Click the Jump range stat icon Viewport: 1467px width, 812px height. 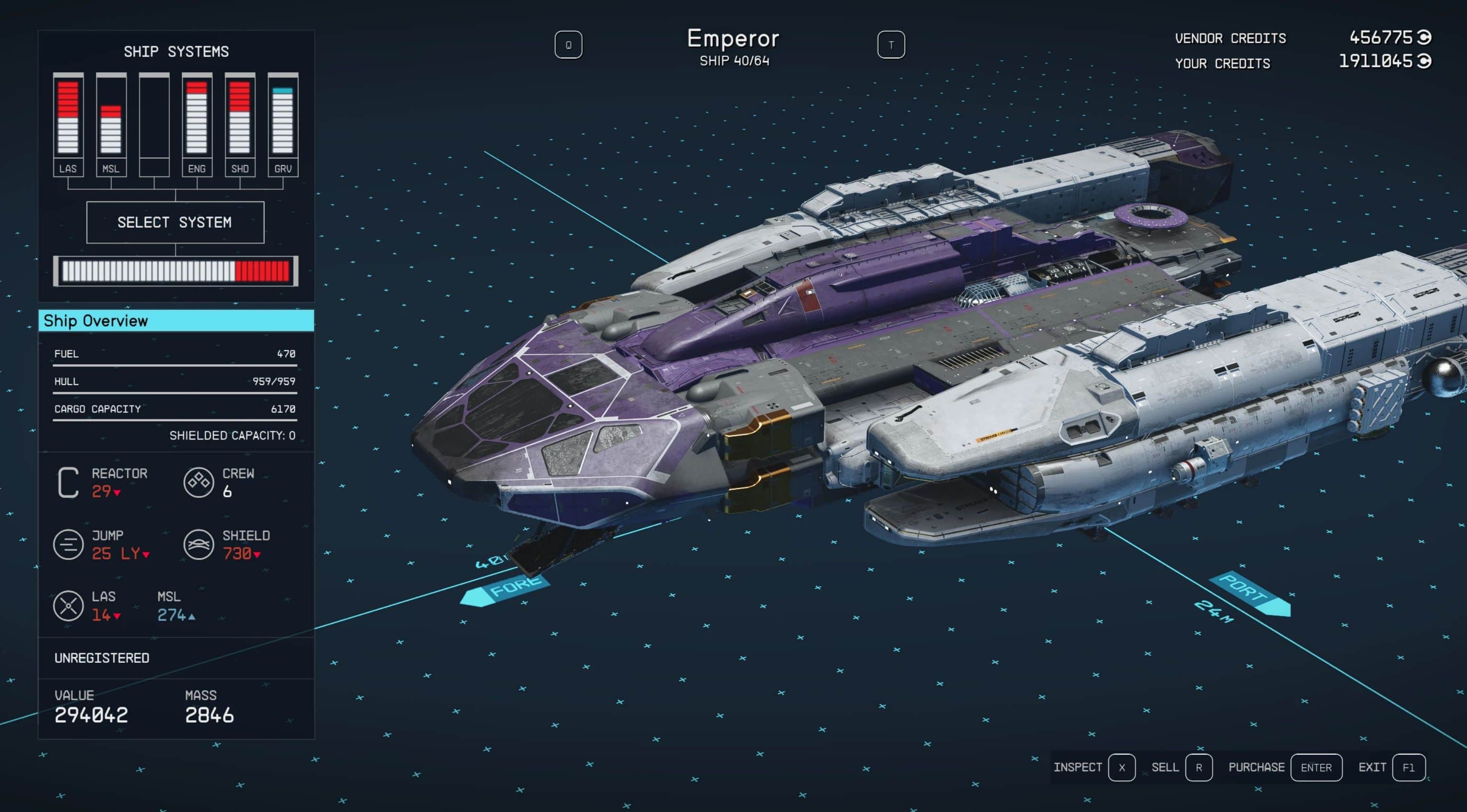(x=68, y=545)
